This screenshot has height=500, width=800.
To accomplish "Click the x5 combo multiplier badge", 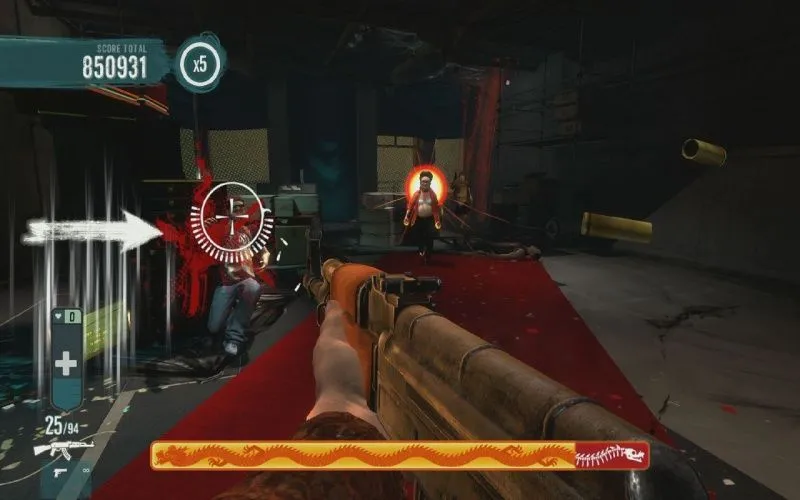I will [x=200, y=66].
